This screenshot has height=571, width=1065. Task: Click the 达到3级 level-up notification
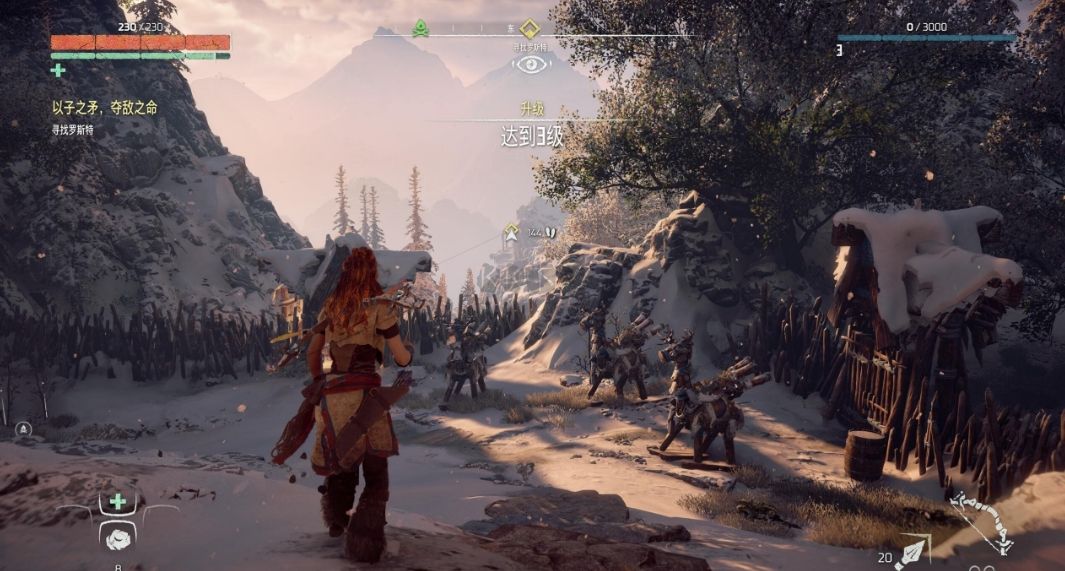coord(531,137)
